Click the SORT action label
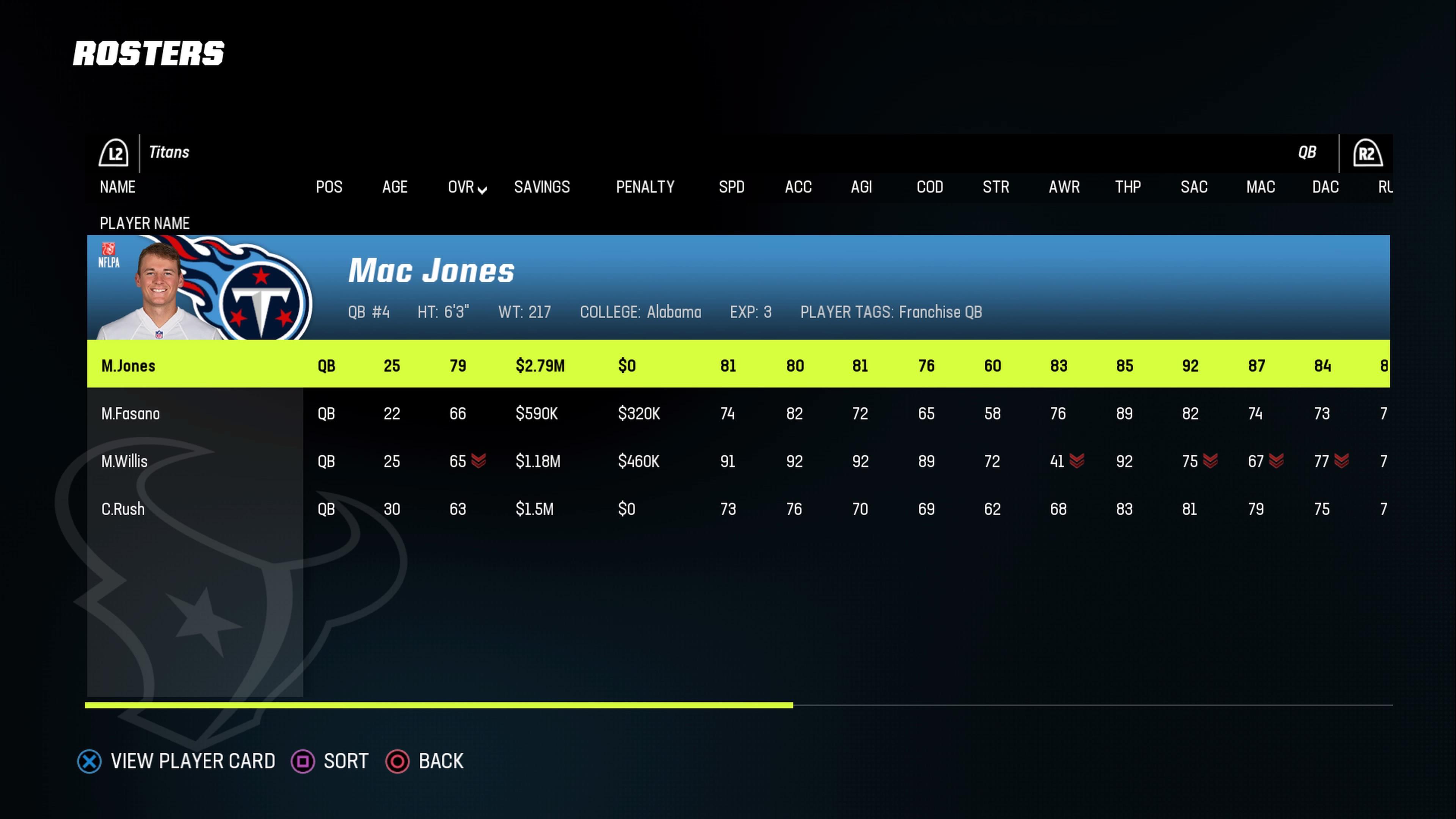This screenshot has height=819, width=1456. (x=346, y=761)
